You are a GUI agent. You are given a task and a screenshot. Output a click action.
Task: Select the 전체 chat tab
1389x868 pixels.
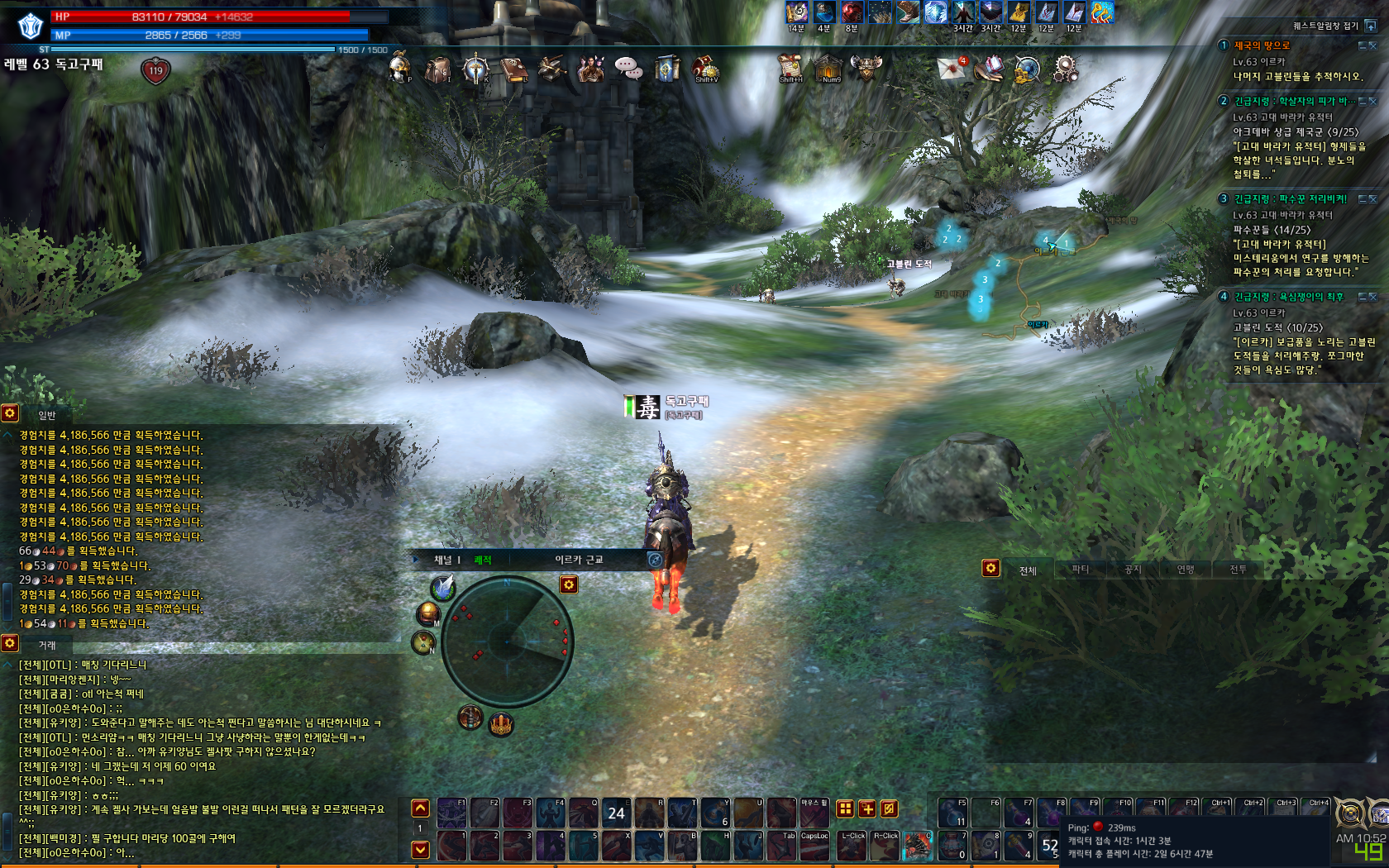click(1028, 570)
